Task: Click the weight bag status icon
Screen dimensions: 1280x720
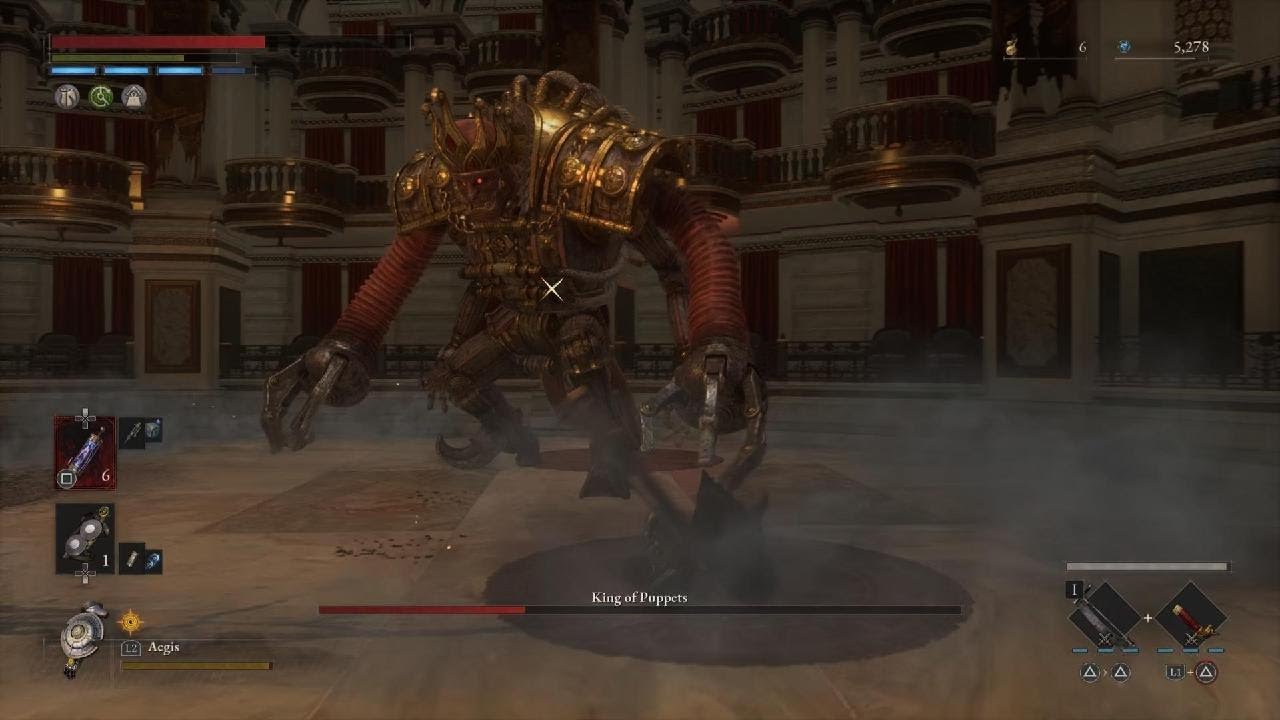Action: pyautogui.click(x=133, y=96)
